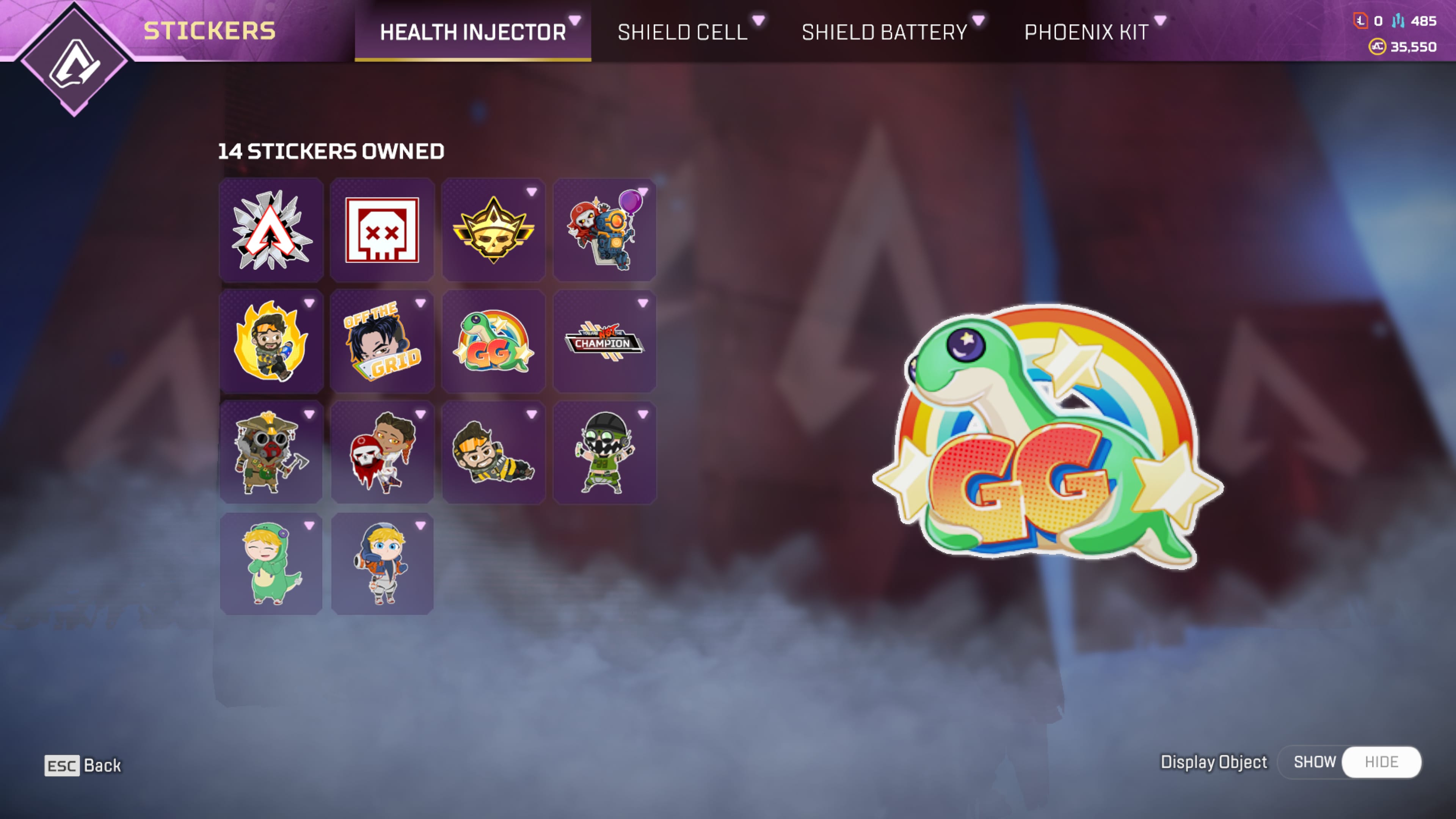1456x819 pixels.
Task: Select the Shield Battery tab
Action: coord(884,31)
